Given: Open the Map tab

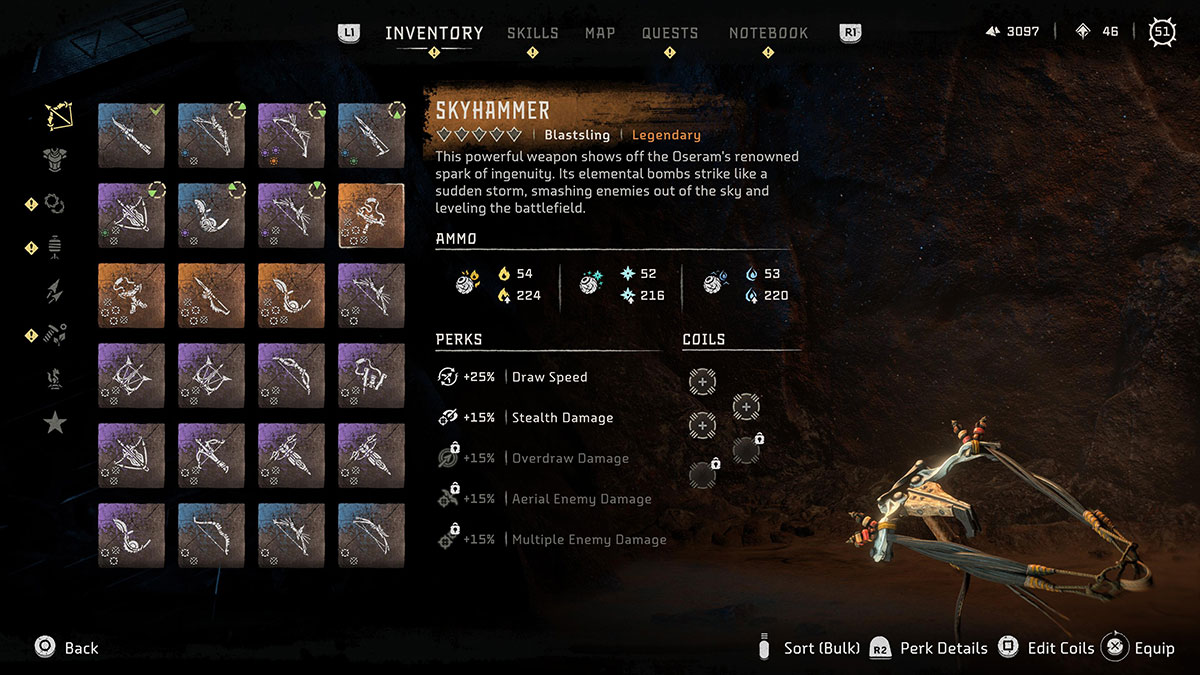Looking at the screenshot, I should pyautogui.click(x=600, y=33).
